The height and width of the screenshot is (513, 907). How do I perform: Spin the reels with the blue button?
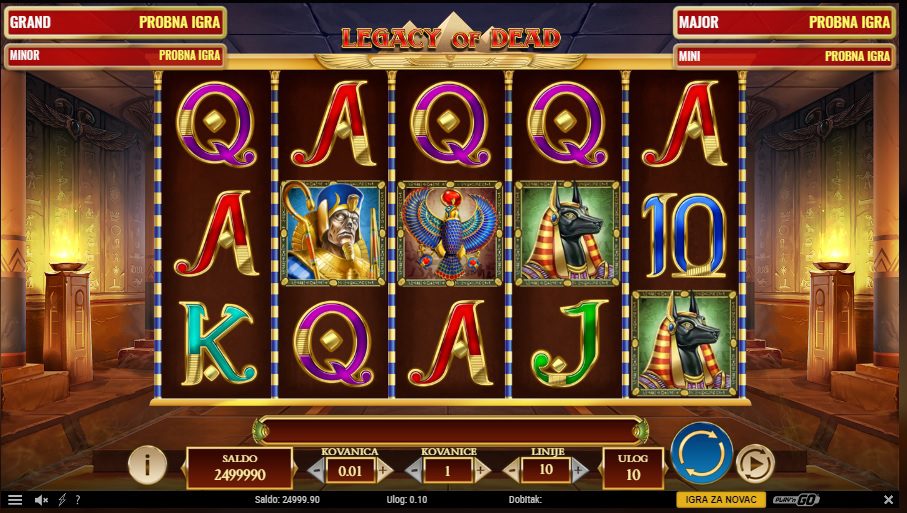point(702,455)
